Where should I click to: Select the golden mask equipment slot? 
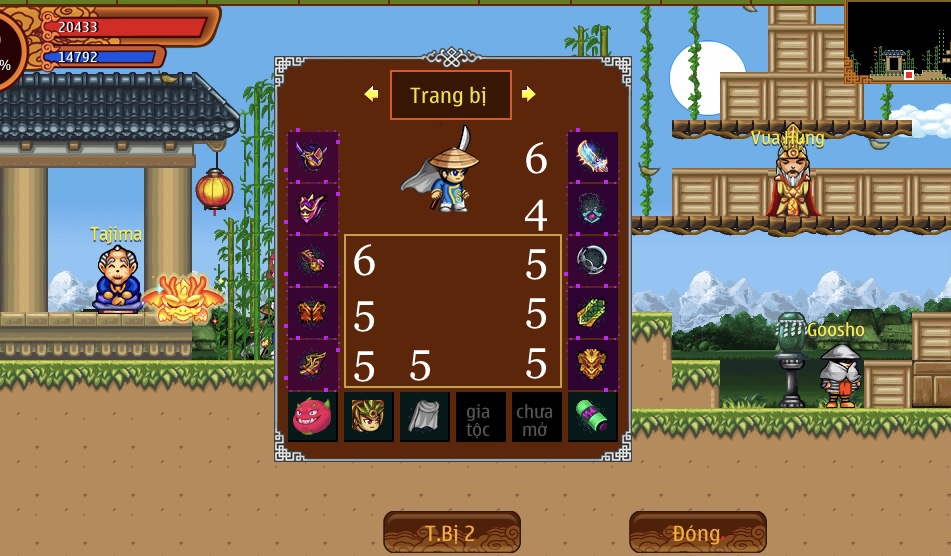click(x=592, y=364)
